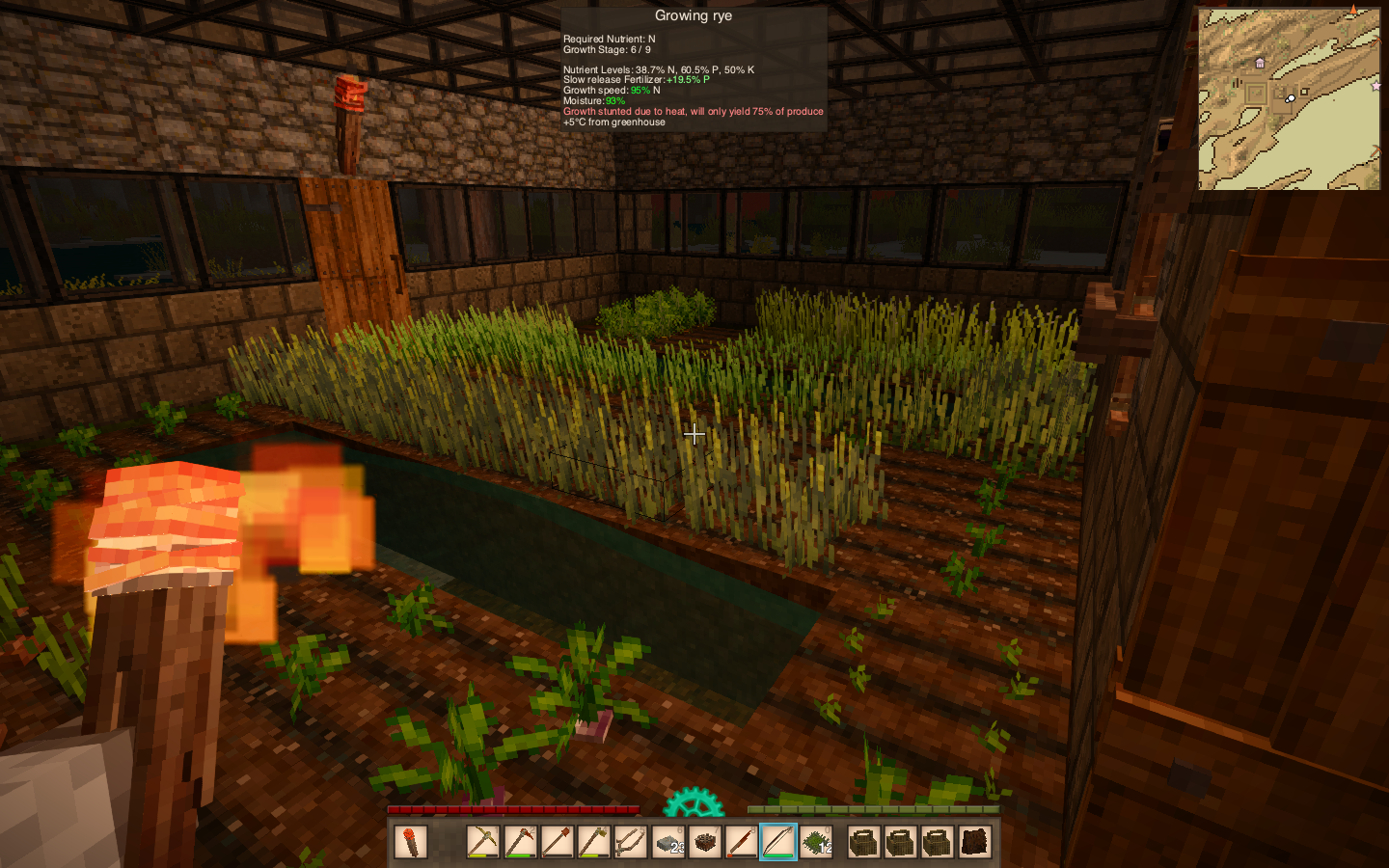Select the torch in the offhand slot
Screen dimensions: 1389x868
[x=411, y=842]
